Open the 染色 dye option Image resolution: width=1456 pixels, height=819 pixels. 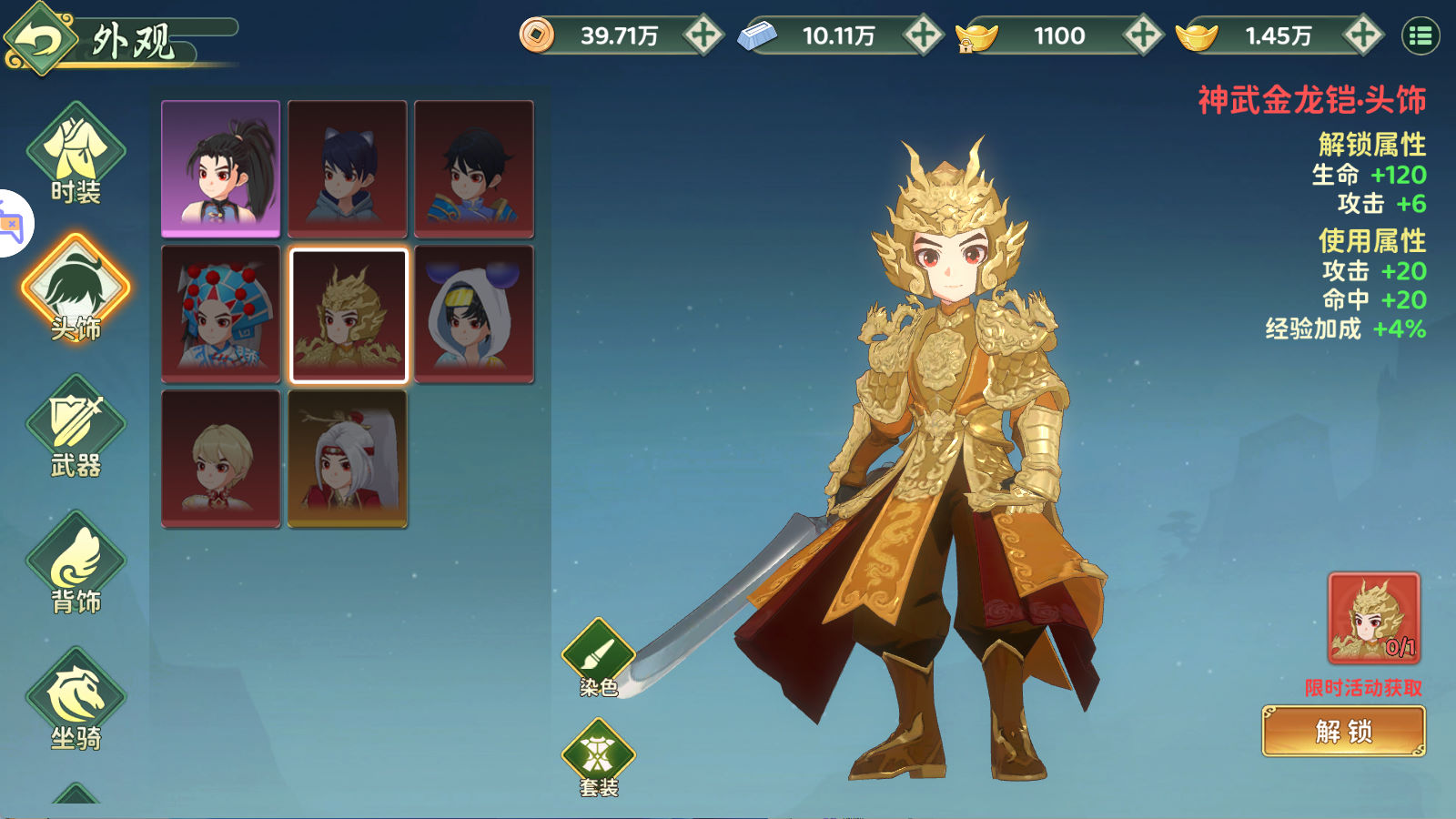598,657
